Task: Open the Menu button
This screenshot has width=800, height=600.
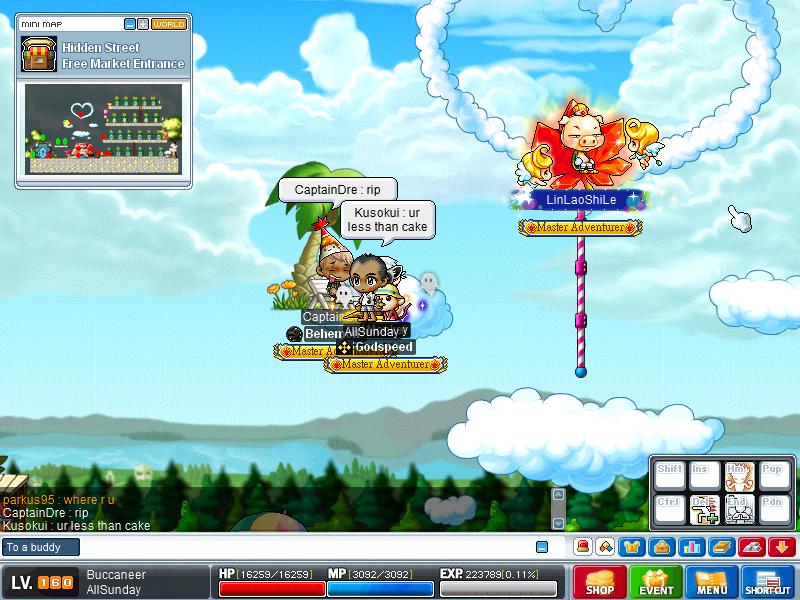Action: pyautogui.click(x=712, y=582)
